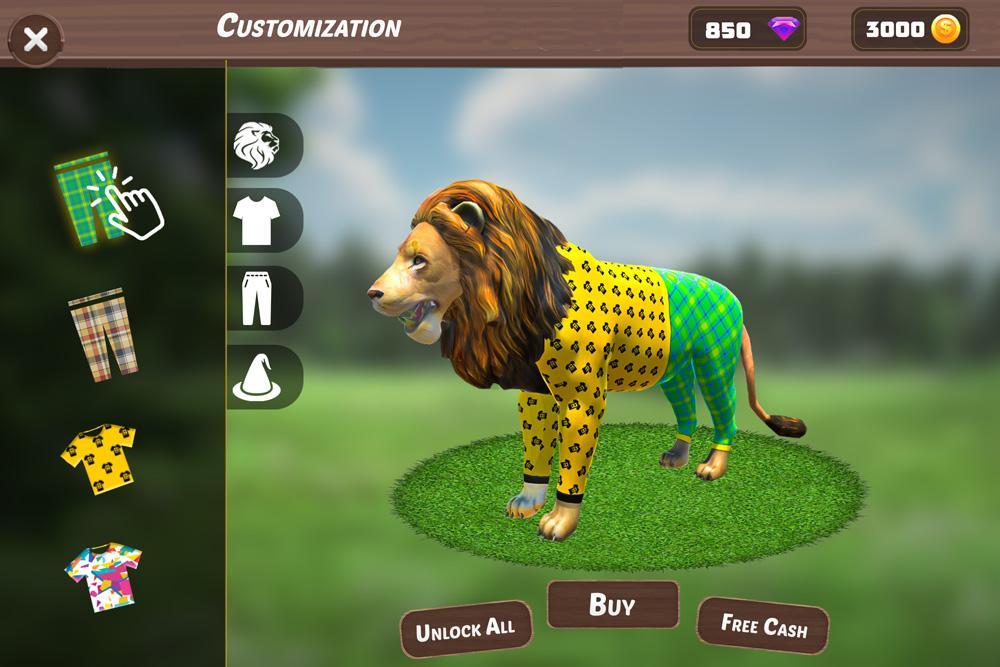Choose the beige tartan pants item

(102, 334)
